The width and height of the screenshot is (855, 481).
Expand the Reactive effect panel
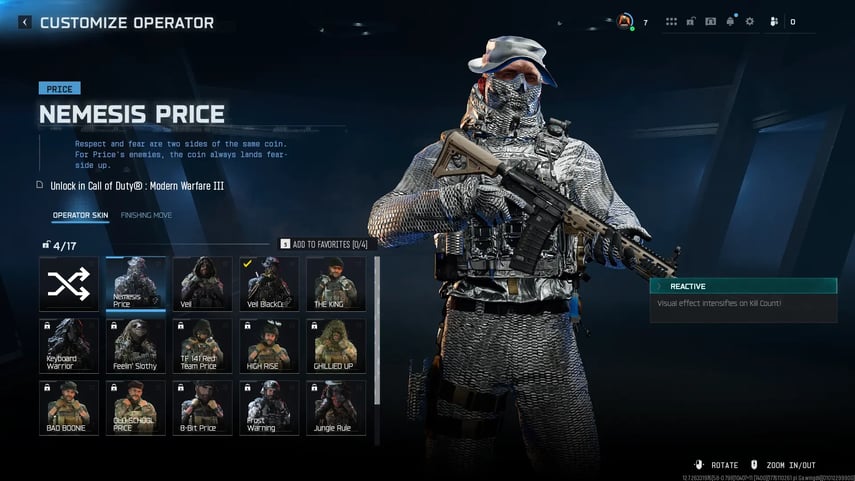[743, 286]
